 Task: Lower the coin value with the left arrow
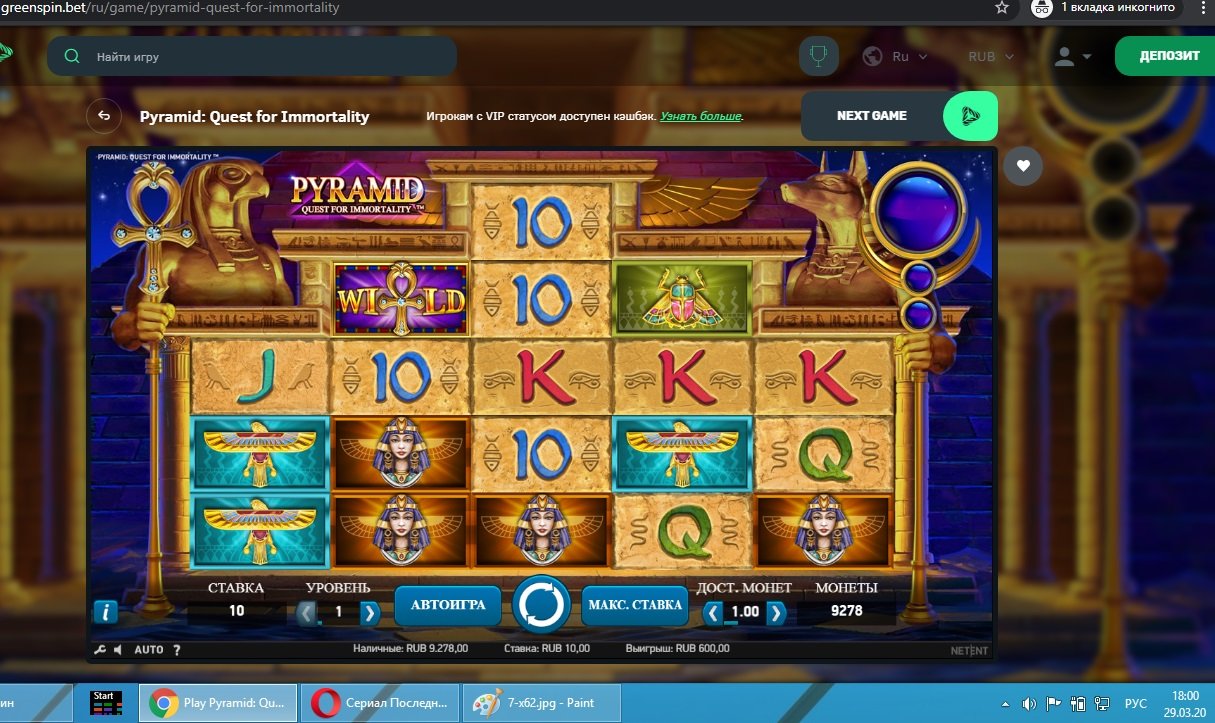(x=712, y=612)
